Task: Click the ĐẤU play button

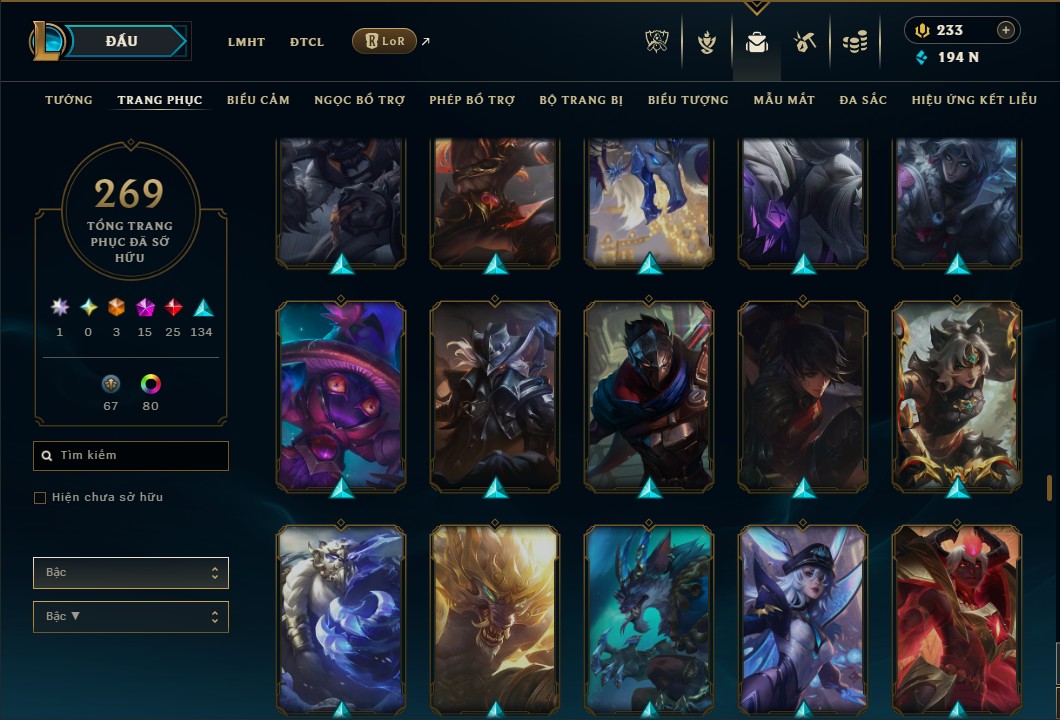Action: [x=121, y=41]
